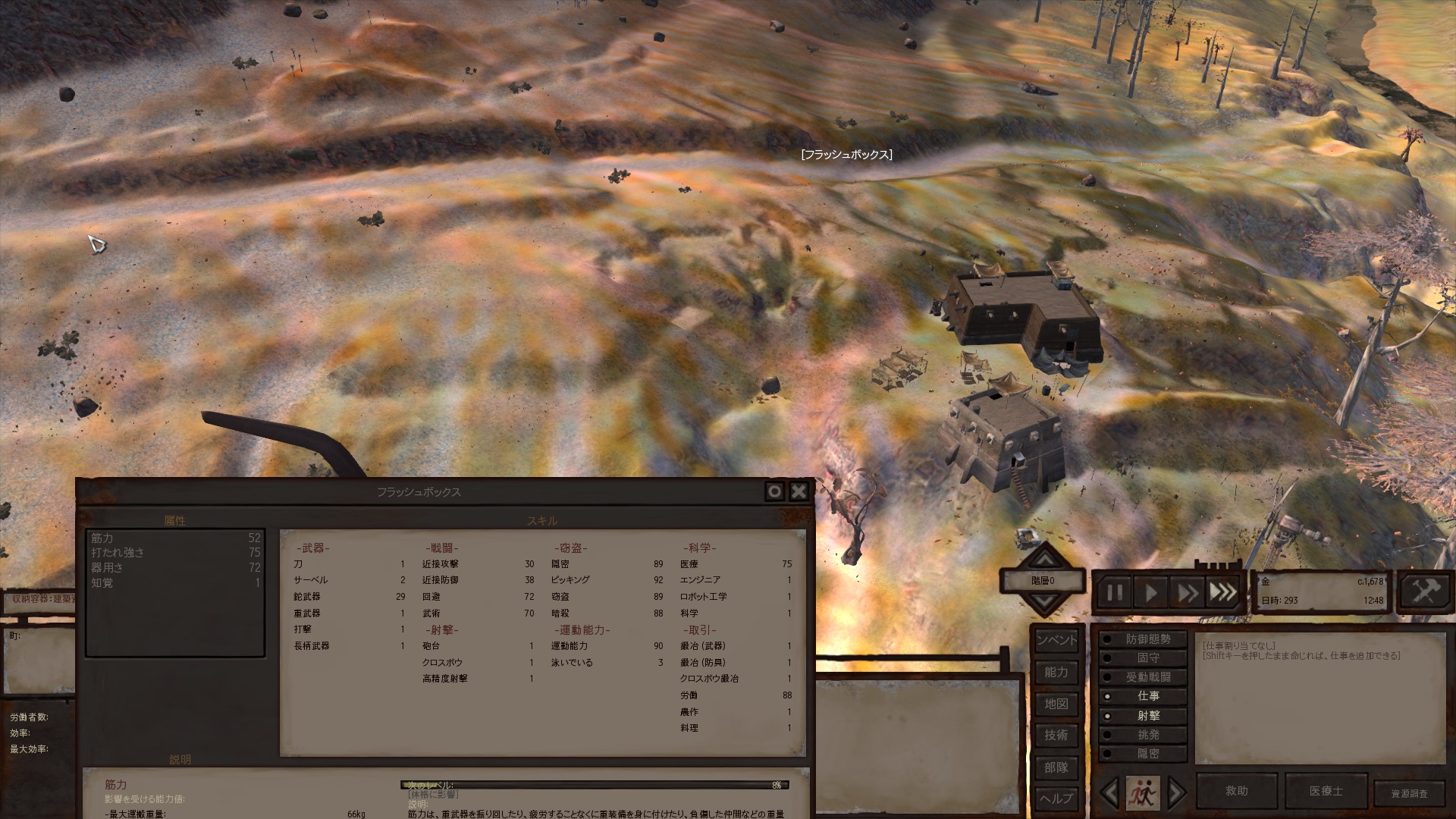
Task: Open the 部隊 squad menu
Action: (x=1056, y=767)
